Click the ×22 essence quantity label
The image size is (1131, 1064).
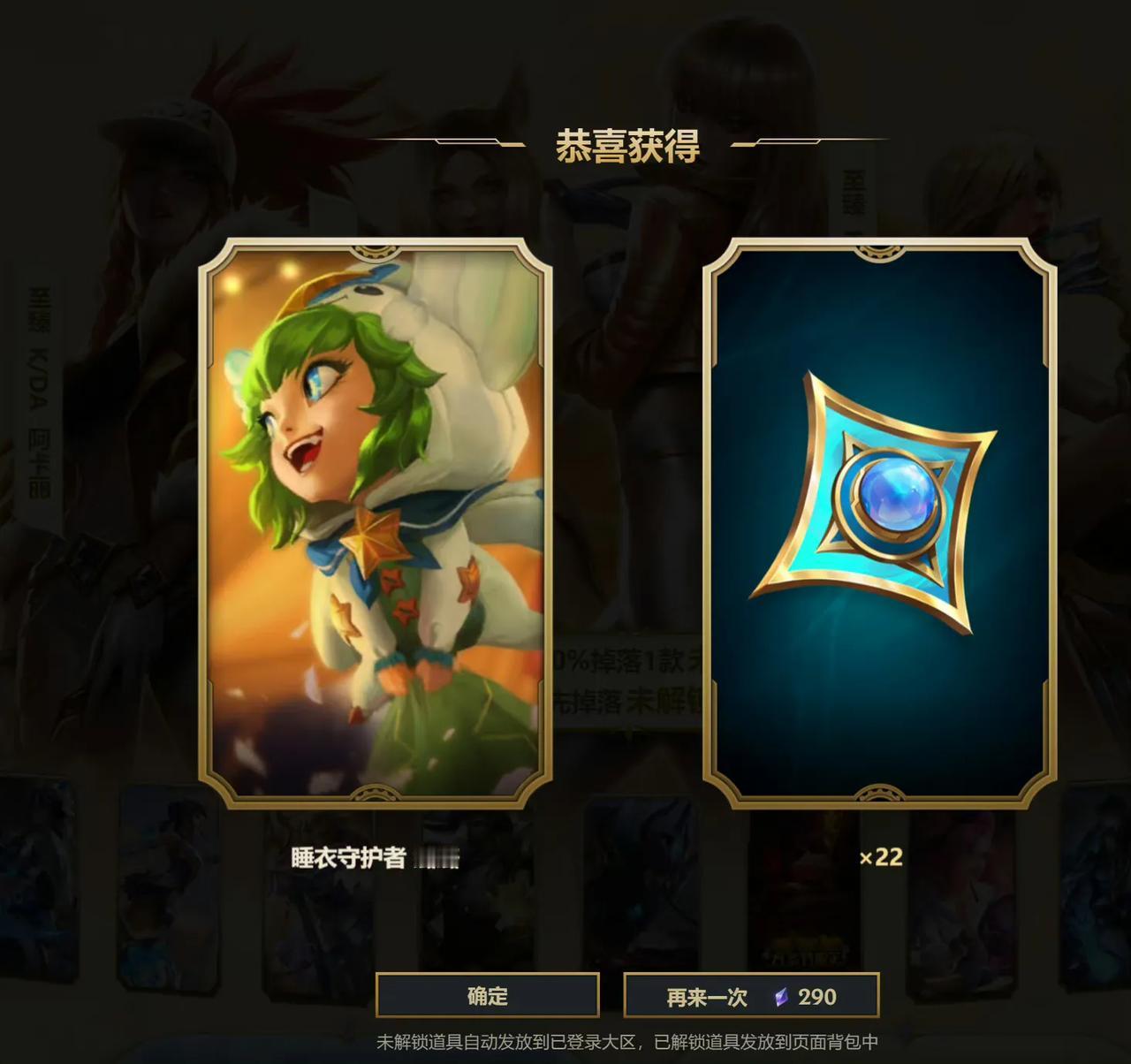point(884,857)
